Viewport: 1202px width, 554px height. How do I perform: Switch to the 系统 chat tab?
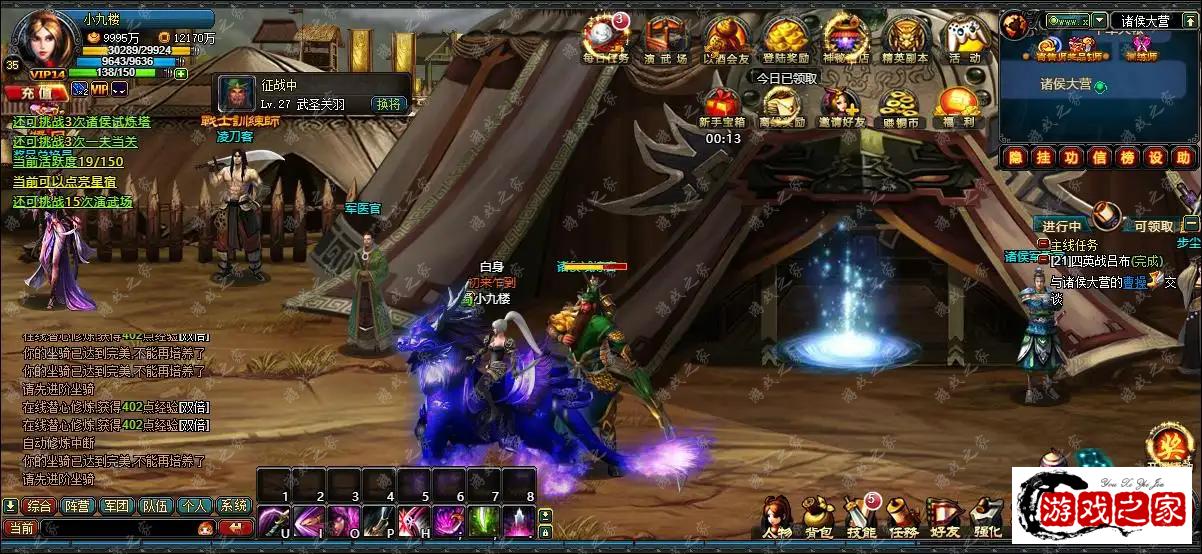coord(234,506)
